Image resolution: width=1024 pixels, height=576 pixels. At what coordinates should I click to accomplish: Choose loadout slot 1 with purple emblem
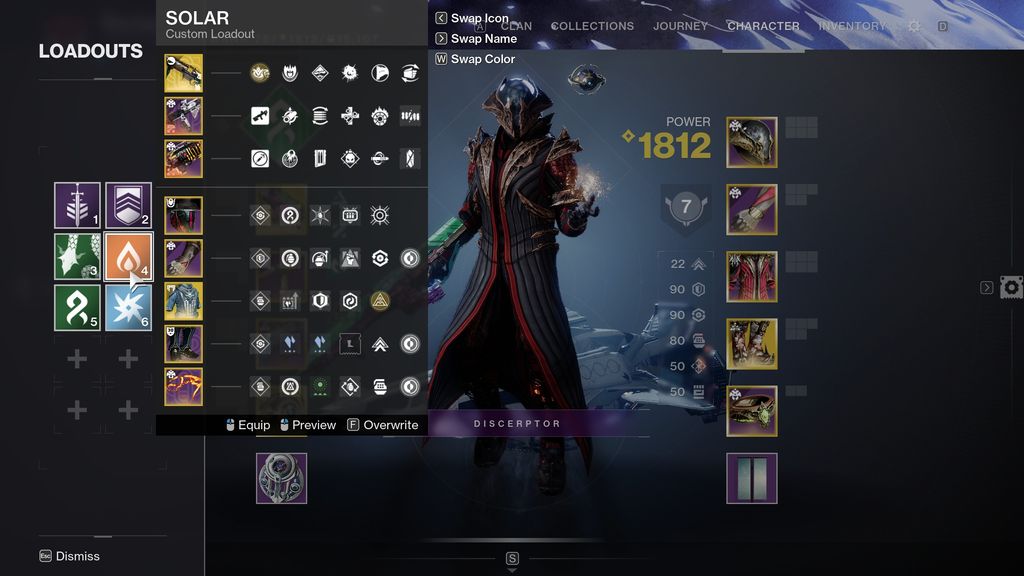(x=77, y=206)
